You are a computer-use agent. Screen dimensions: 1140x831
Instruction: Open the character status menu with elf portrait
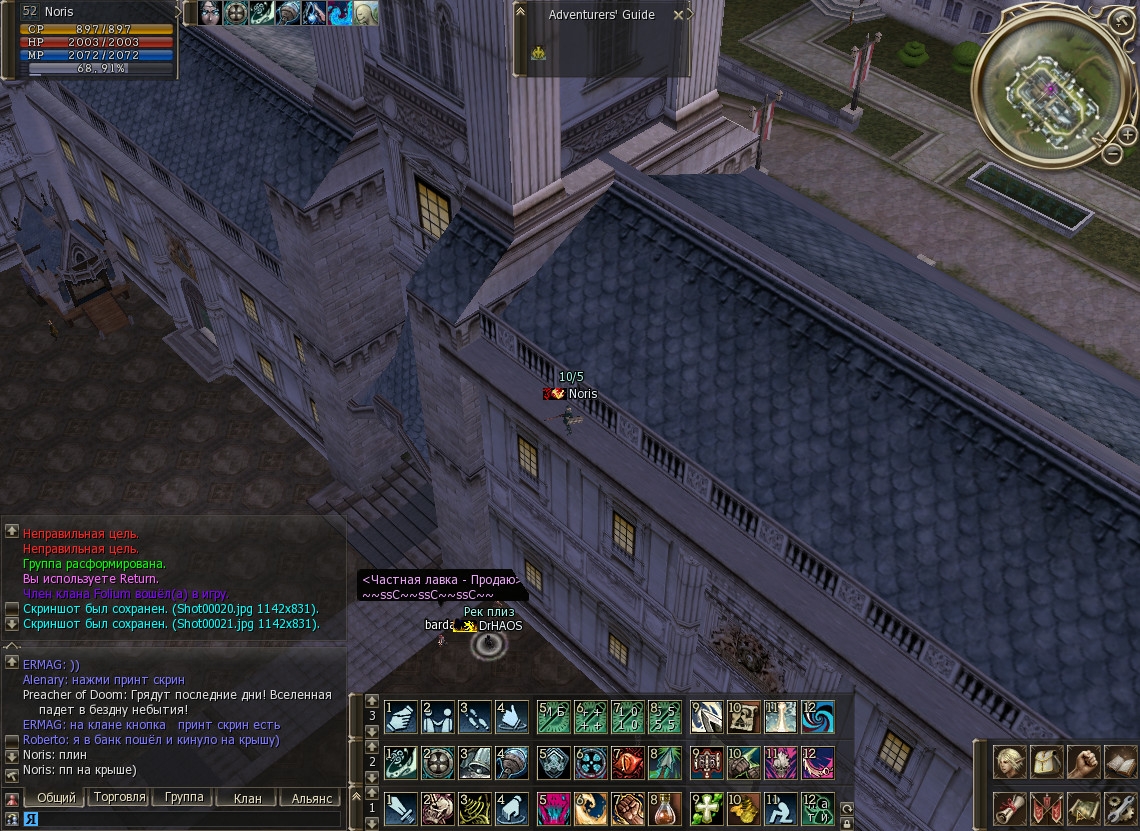pos(1009,763)
